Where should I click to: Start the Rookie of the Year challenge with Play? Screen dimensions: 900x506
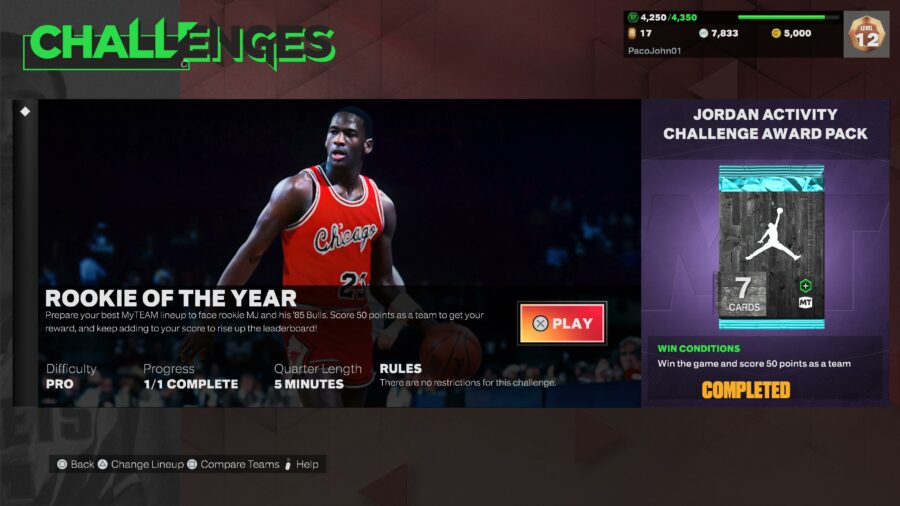click(562, 323)
